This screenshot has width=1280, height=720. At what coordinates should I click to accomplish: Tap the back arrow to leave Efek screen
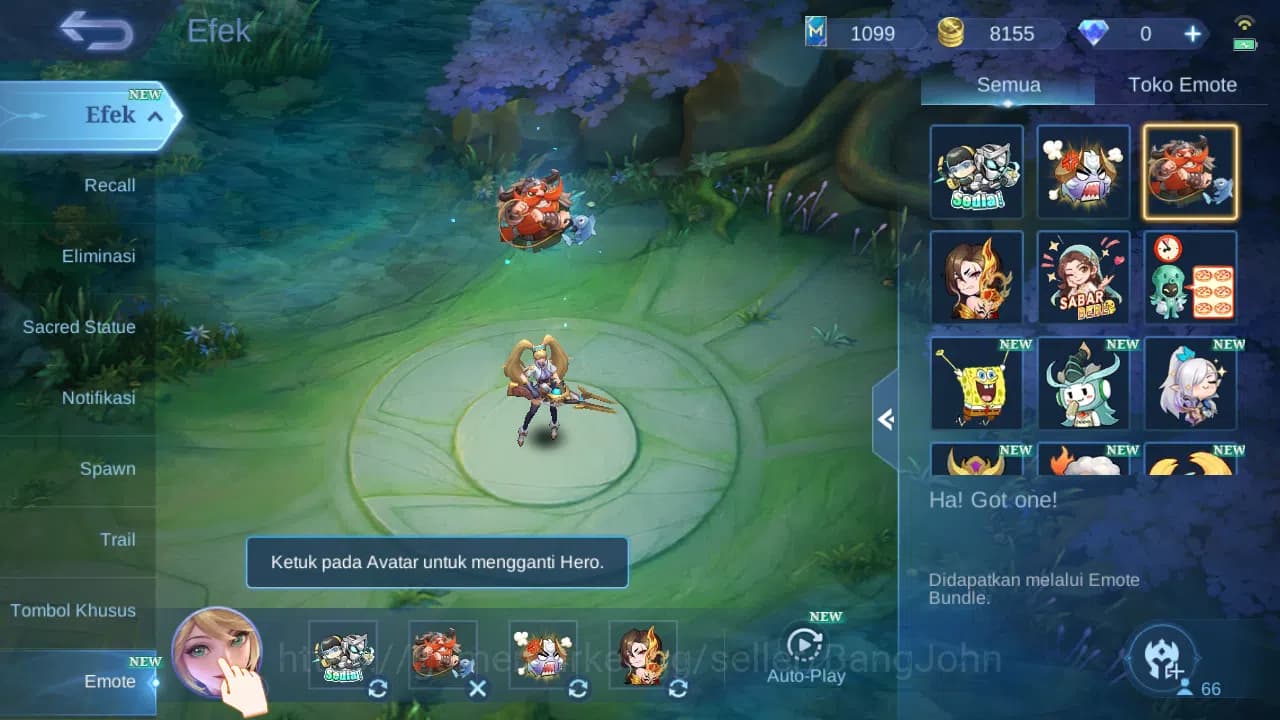coord(95,32)
